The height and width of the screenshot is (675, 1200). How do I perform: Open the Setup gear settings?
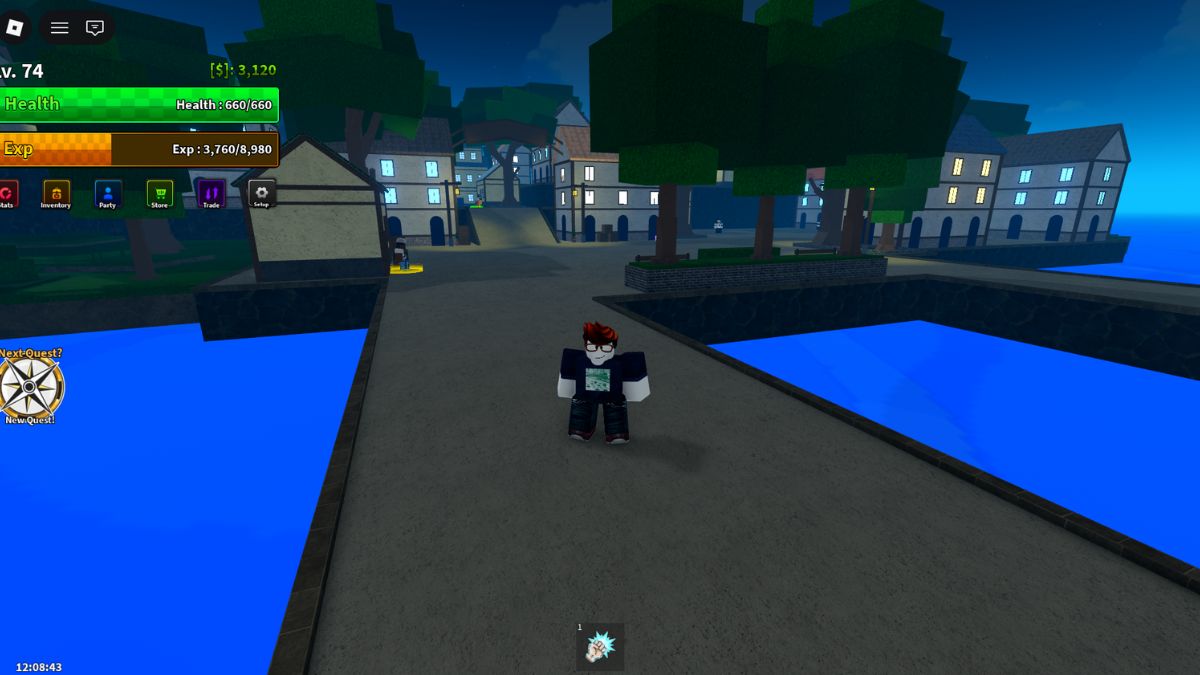(x=262, y=193)
